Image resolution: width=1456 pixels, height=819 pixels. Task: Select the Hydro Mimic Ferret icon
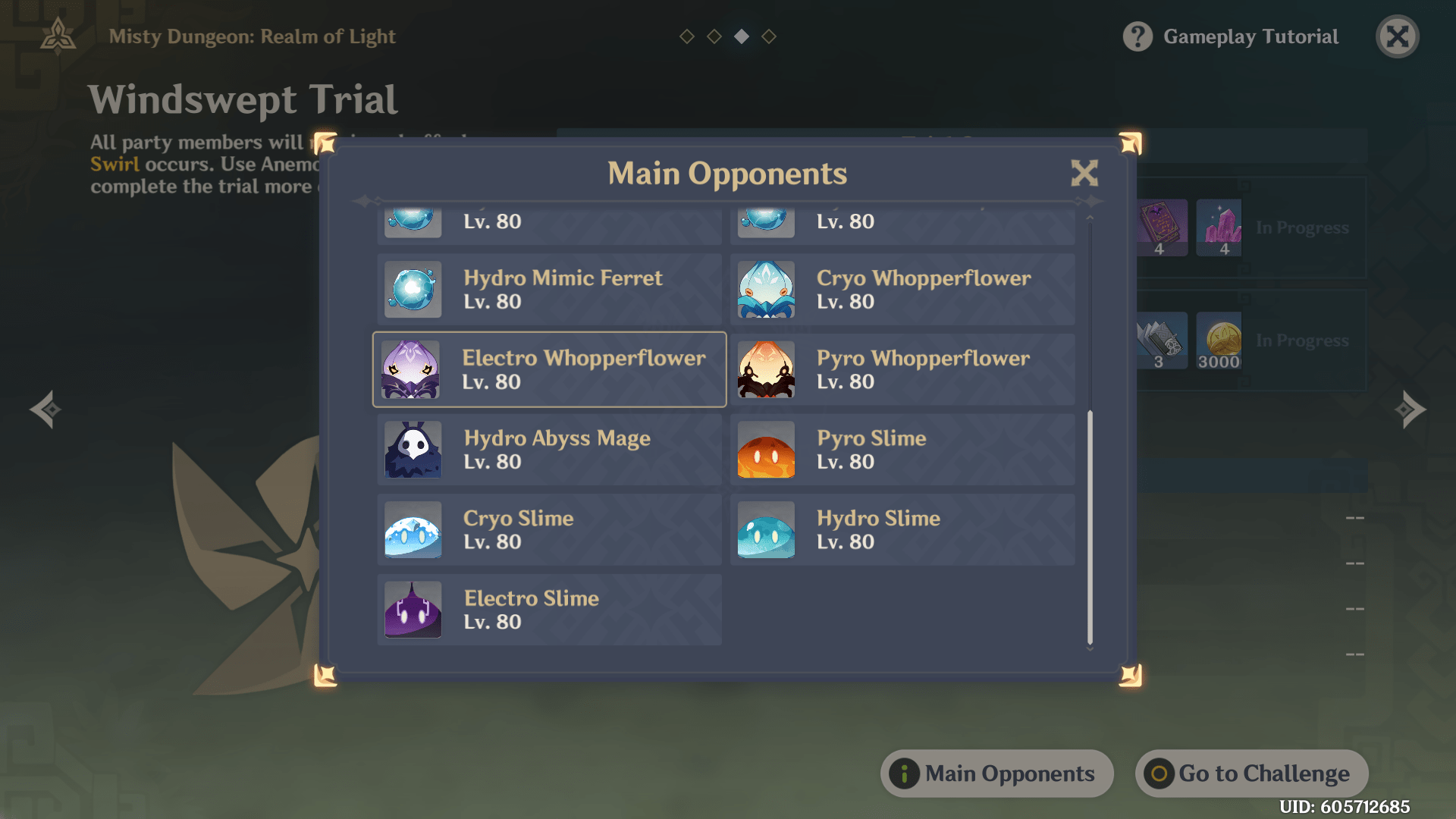[x=413, y=289]
